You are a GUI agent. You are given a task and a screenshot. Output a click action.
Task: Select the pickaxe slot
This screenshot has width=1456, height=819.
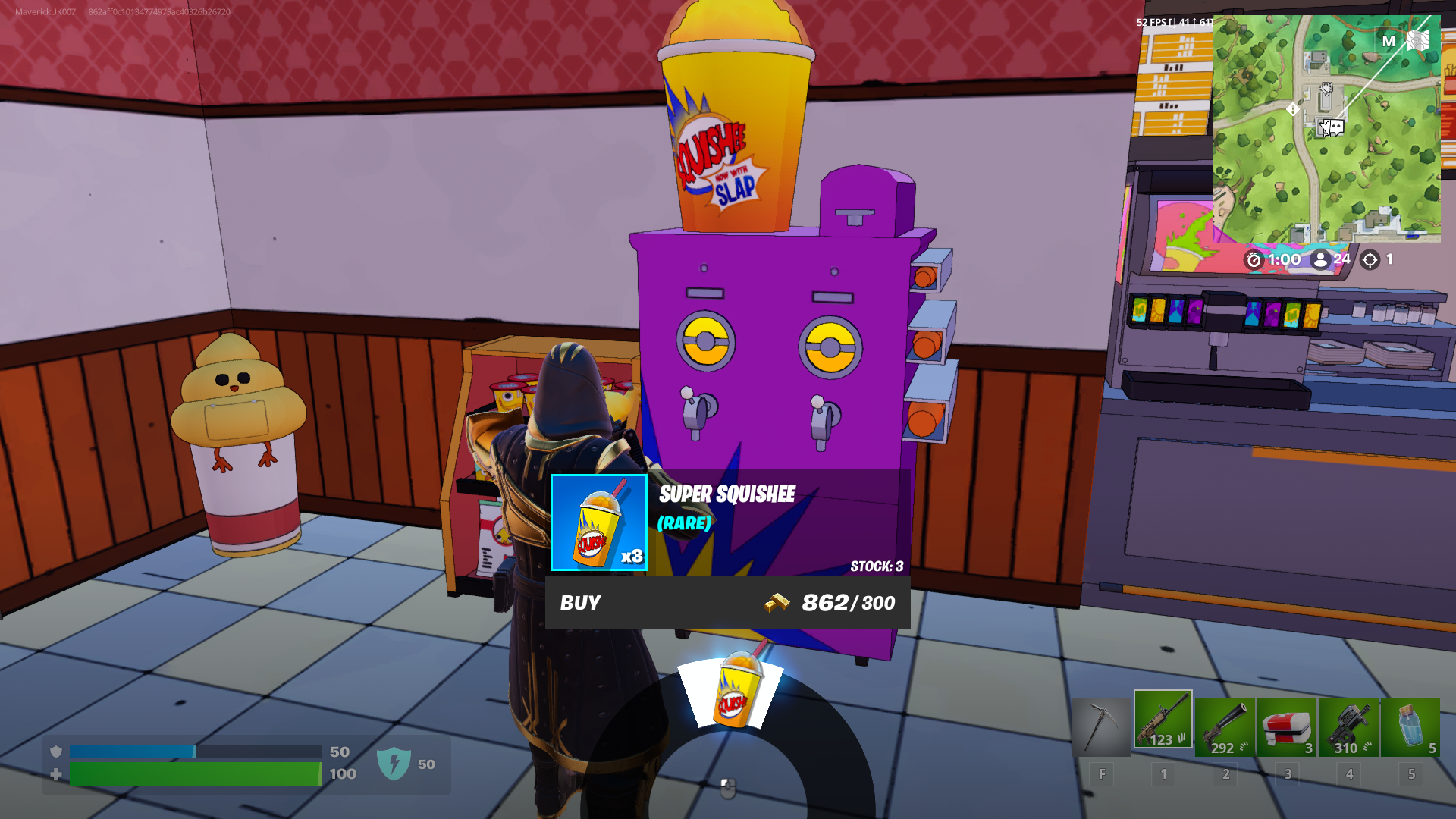1100,726
